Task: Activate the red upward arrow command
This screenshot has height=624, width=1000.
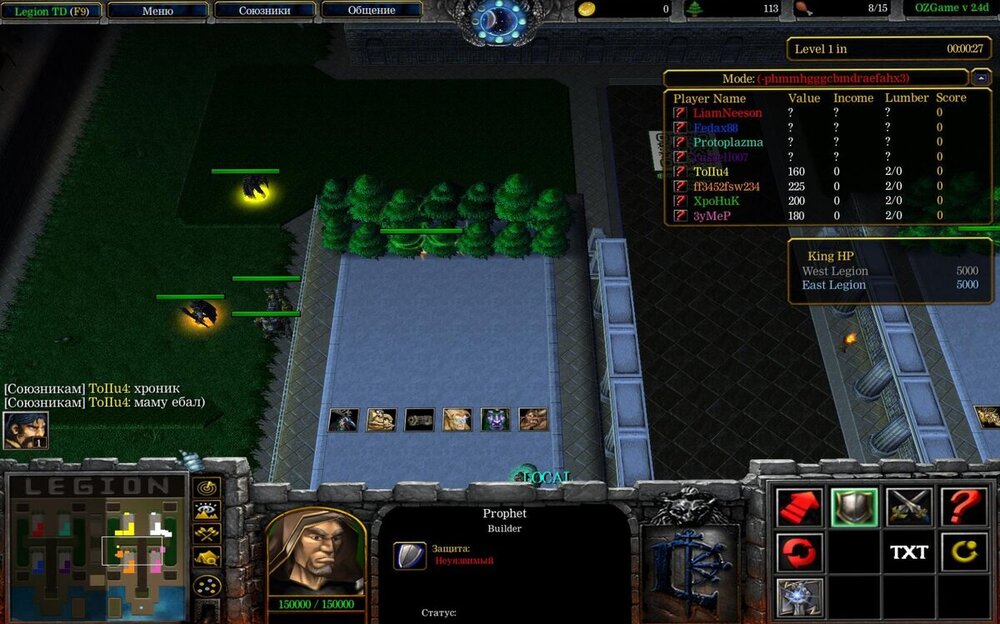Action: (x=800, y=507)
